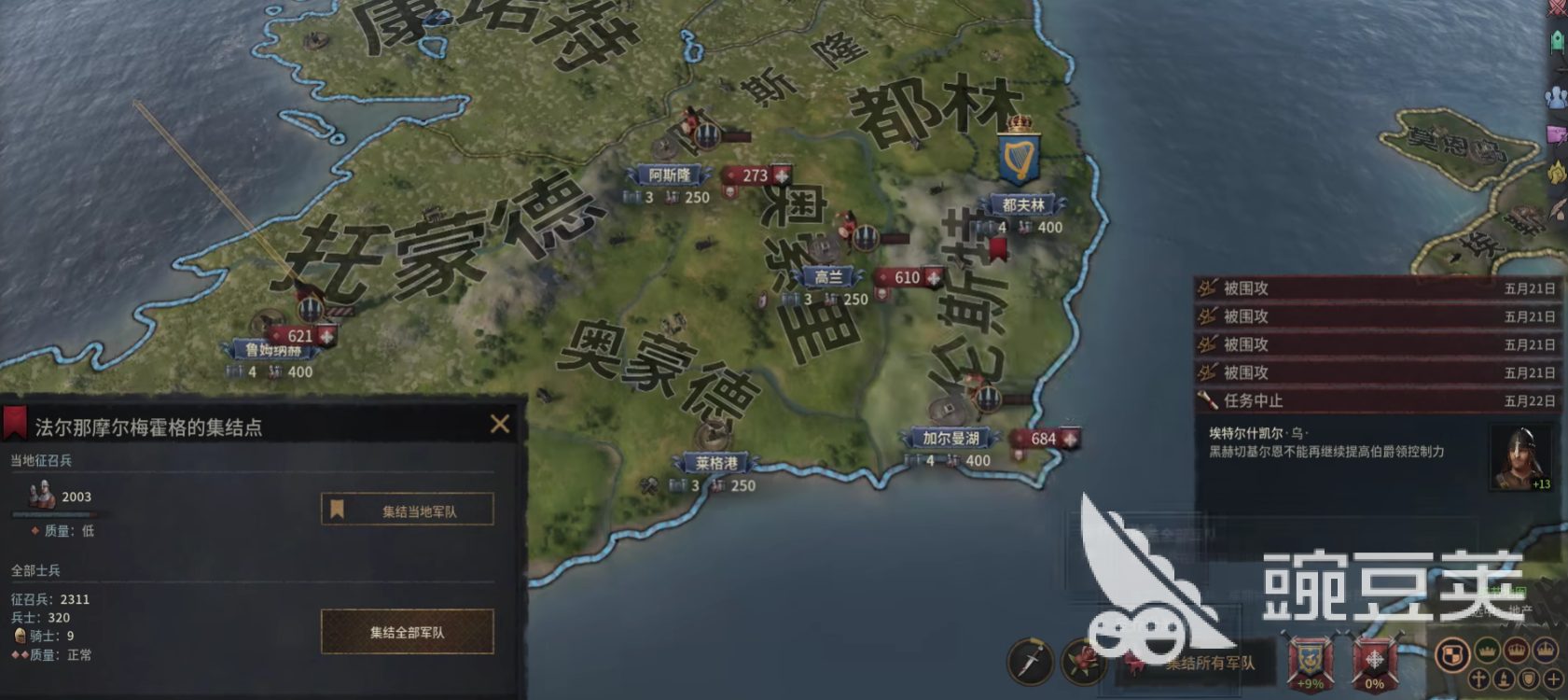Expand more map modes with plus icon

click(1554, 680)
